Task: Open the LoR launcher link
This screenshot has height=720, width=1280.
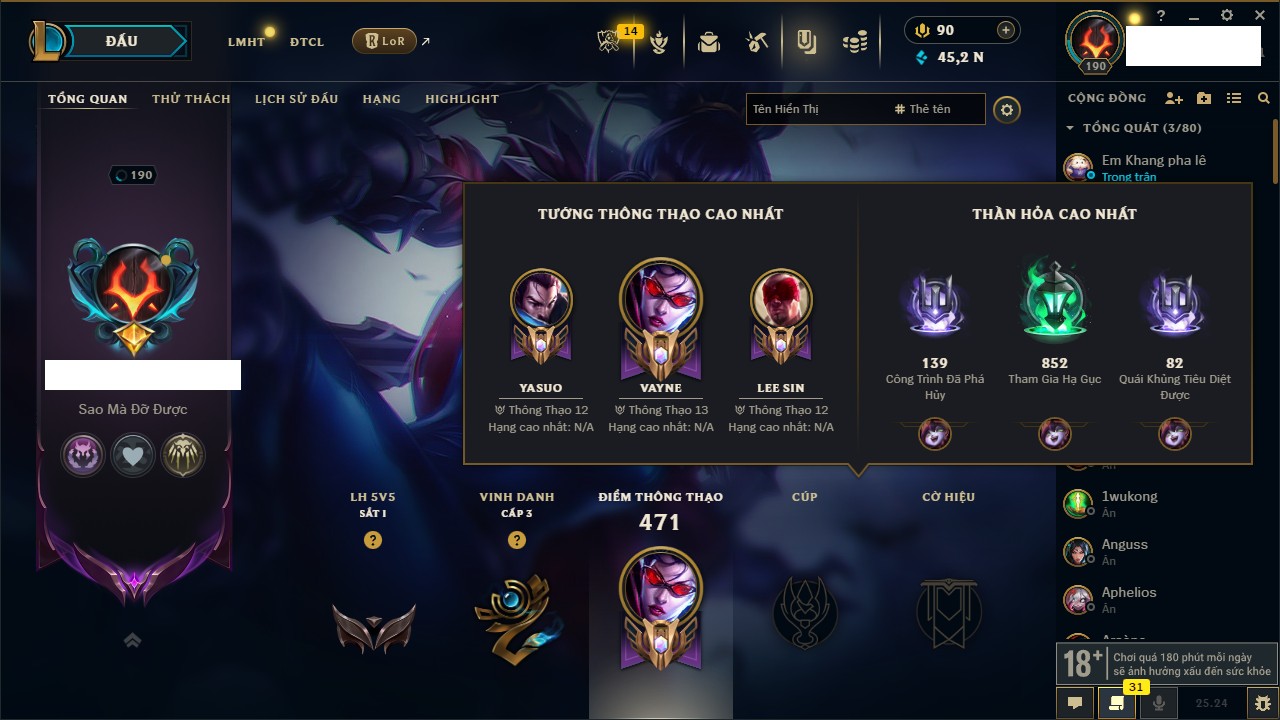Action: click(385, 41)
